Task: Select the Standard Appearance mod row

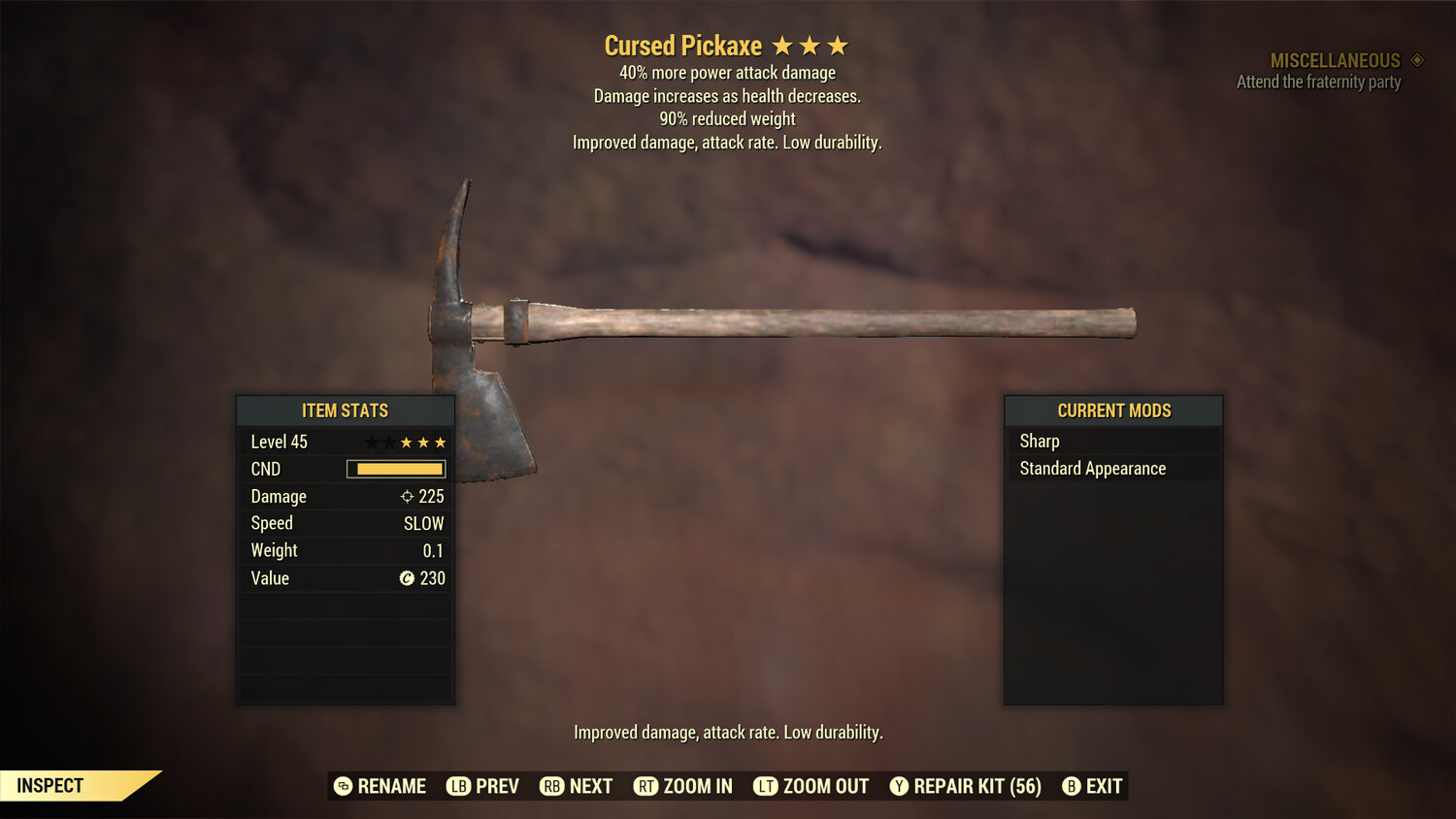Action: tap(1112, 469)
